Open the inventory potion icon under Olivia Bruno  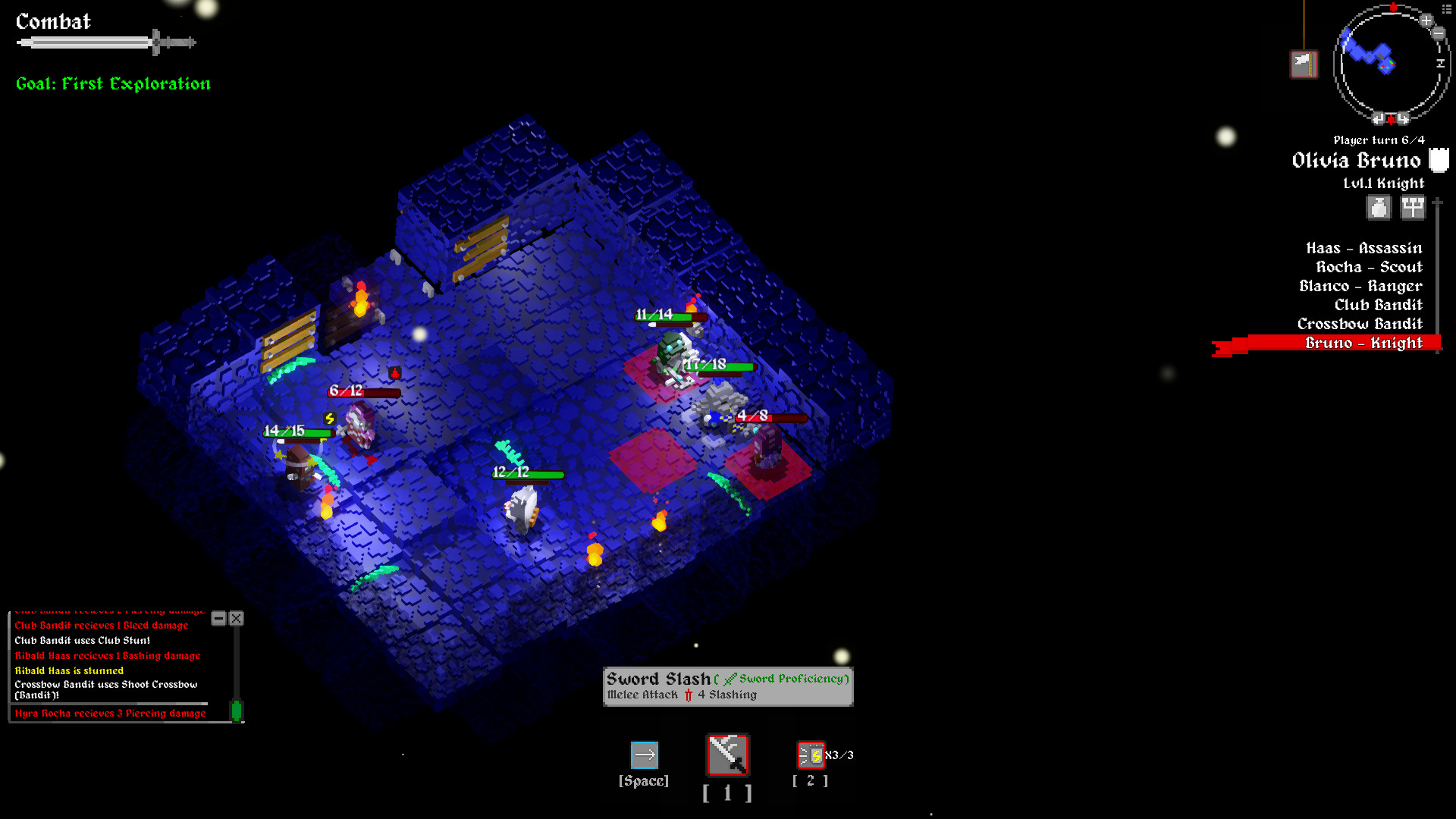[1378, 206]
